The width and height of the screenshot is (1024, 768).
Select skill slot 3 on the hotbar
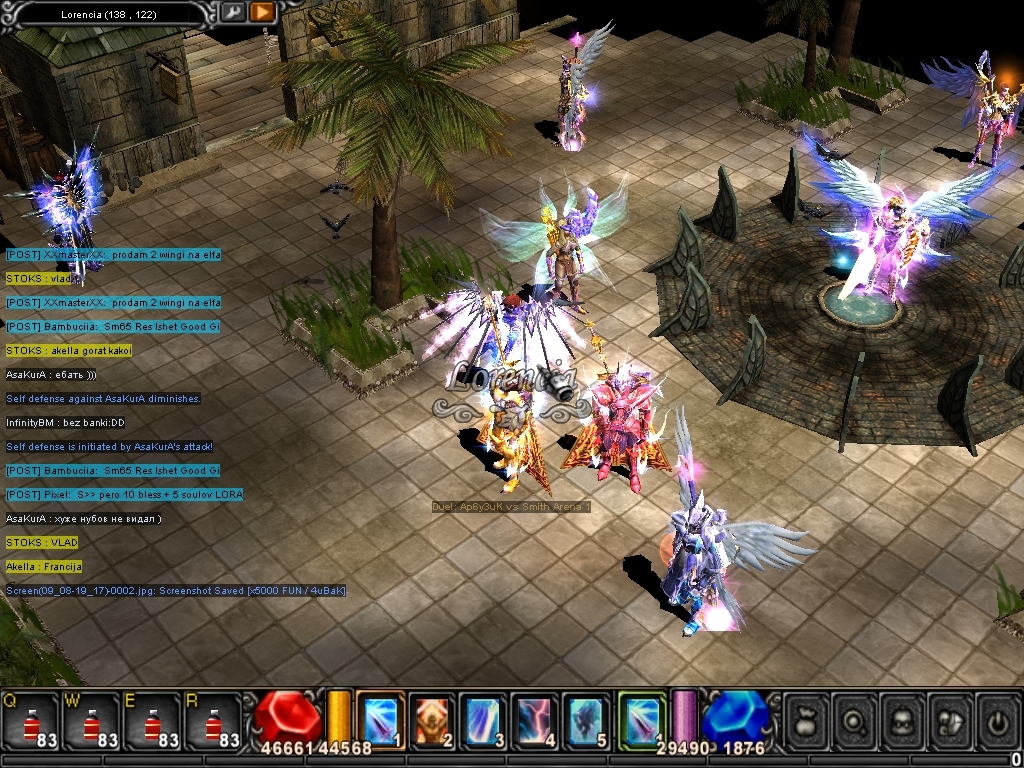(484, 720)
